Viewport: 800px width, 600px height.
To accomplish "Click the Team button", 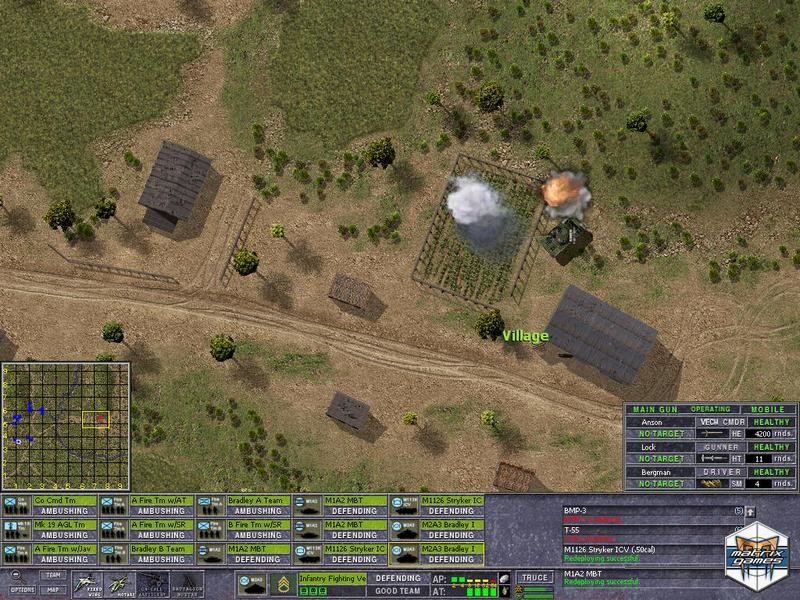I will click(x=54, y=576).
